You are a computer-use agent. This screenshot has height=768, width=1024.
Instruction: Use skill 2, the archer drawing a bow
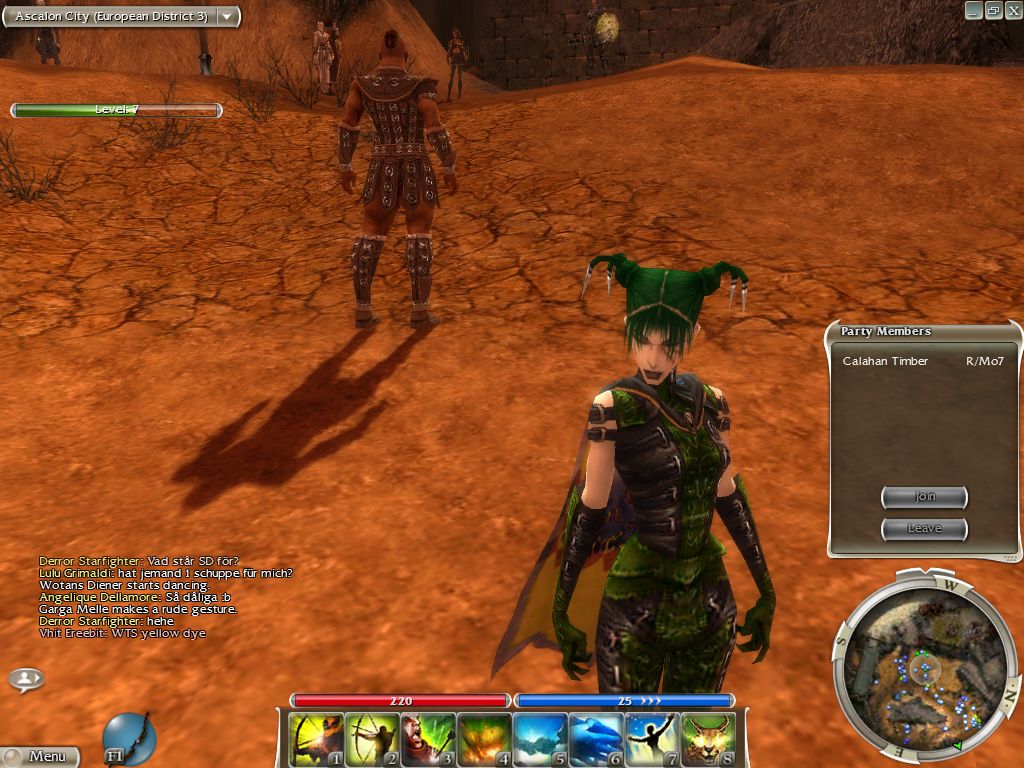(372, 739)
